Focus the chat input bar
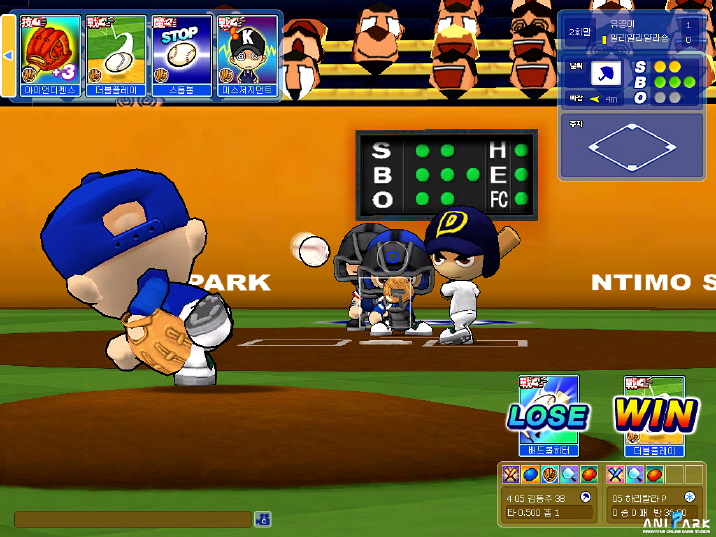This screenshot has width=716, height=537. coord(132,519)
